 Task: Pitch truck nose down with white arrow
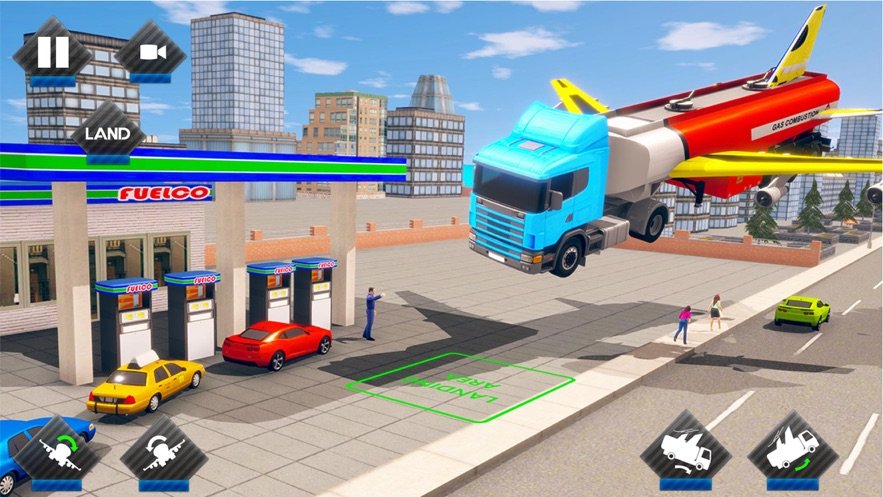[685, 450]
